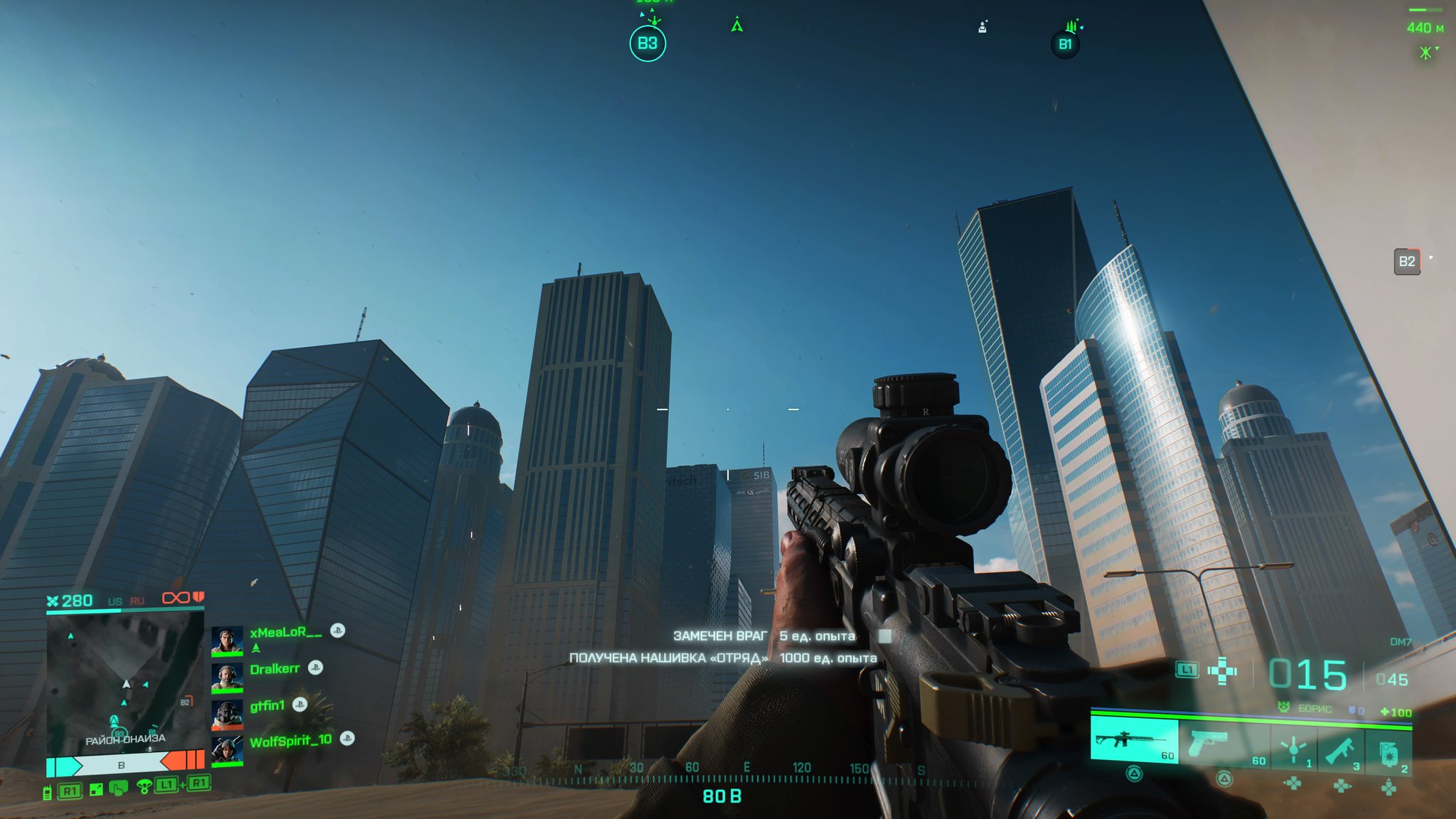The height and width of the screenshot is (819, 1456).
Task: Click the radio icon below minimap
Action: click(x=48, y=792)
